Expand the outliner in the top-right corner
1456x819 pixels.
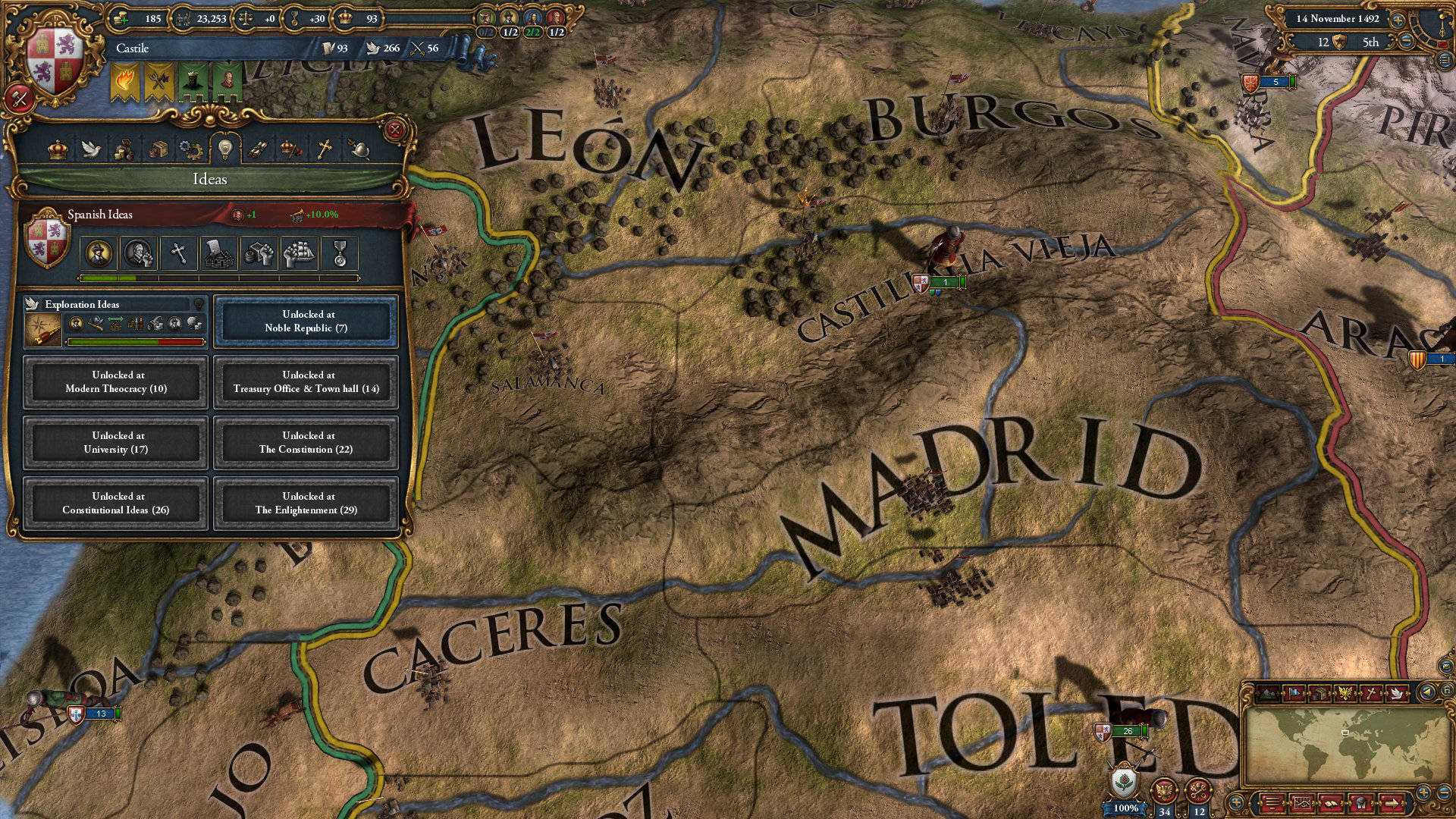(1445, 61)
